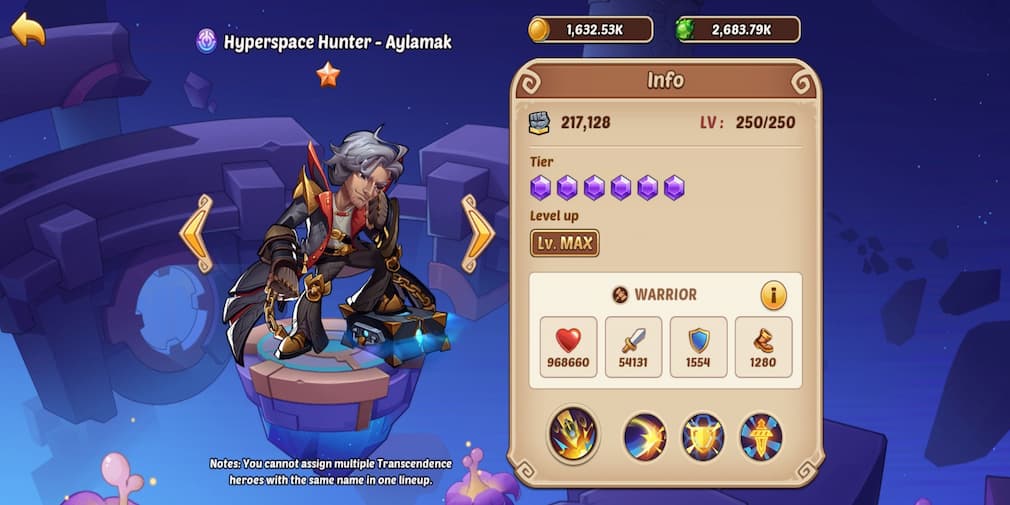Select the boot speed stat tile
Image resolution: width=1010 pixels, height=505 pixels.
click(x=763, y=347)
